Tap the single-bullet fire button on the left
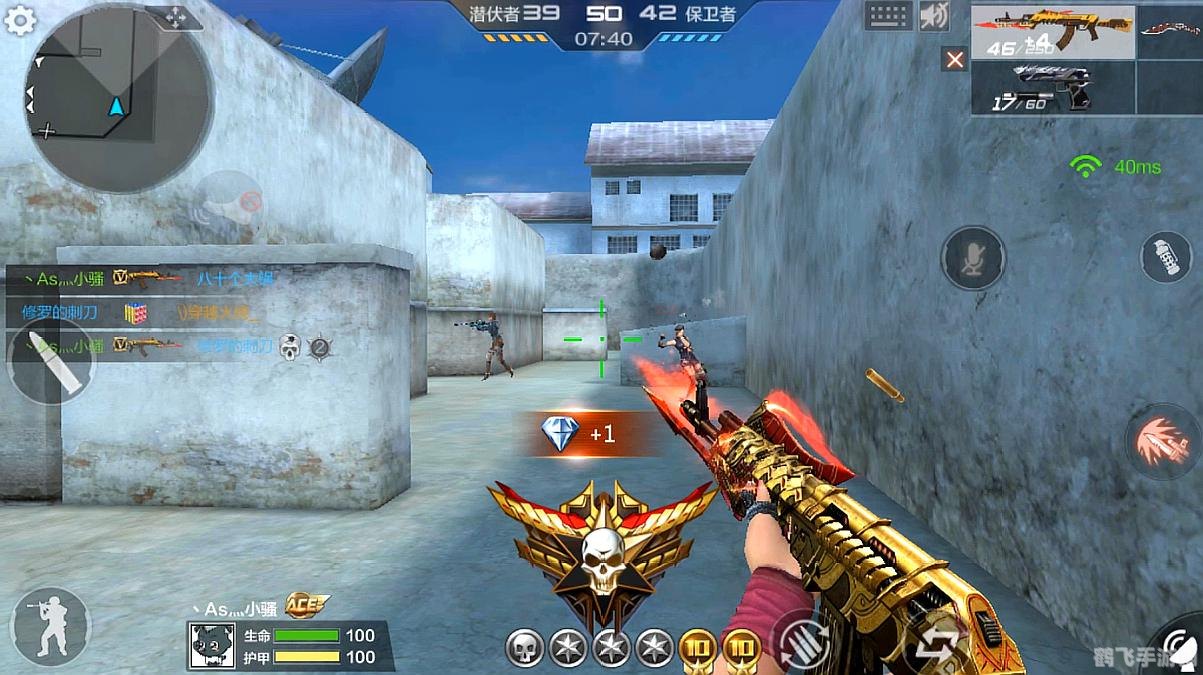Image resolution: width=1203 pixels, height=675 pixels. point(49,360)
